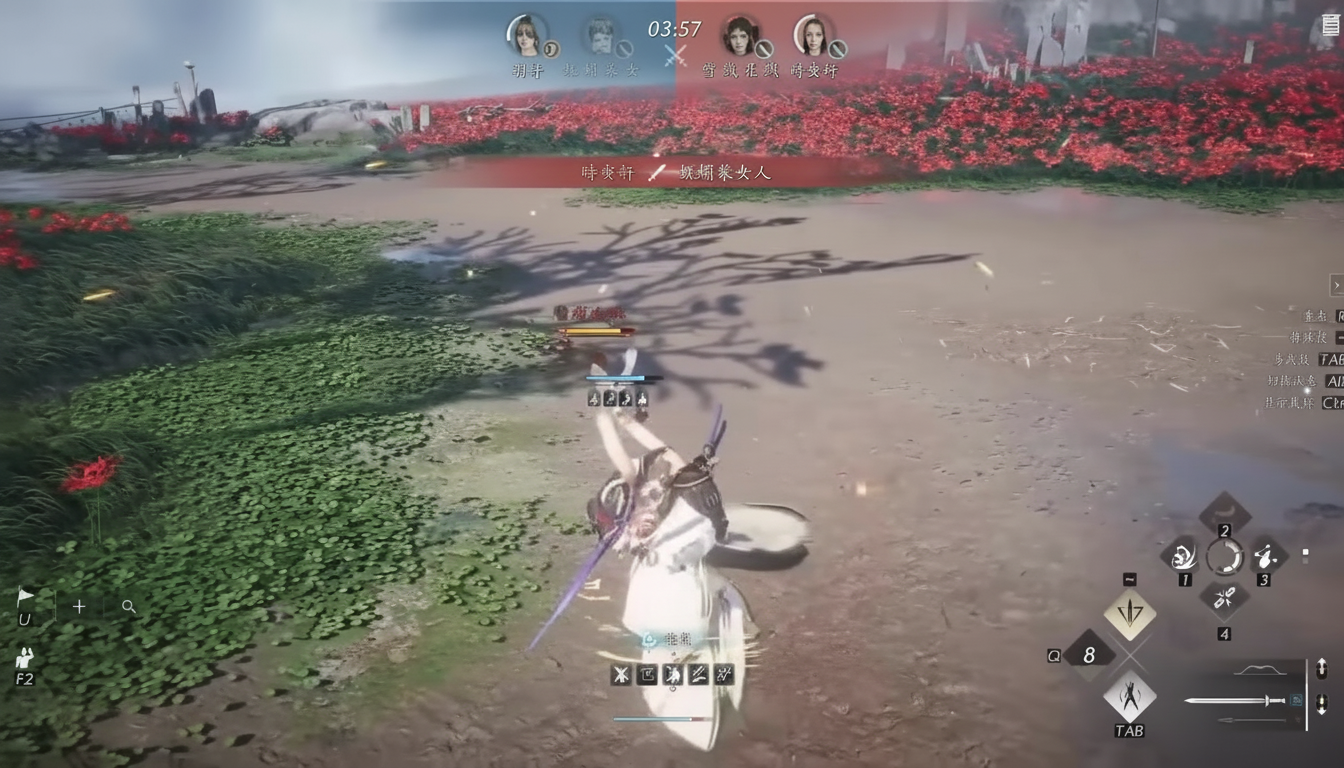This screenshot has height=768, width=1344.
Task: Select the rightmost enemy player portrait
Action: coord(816,37)
